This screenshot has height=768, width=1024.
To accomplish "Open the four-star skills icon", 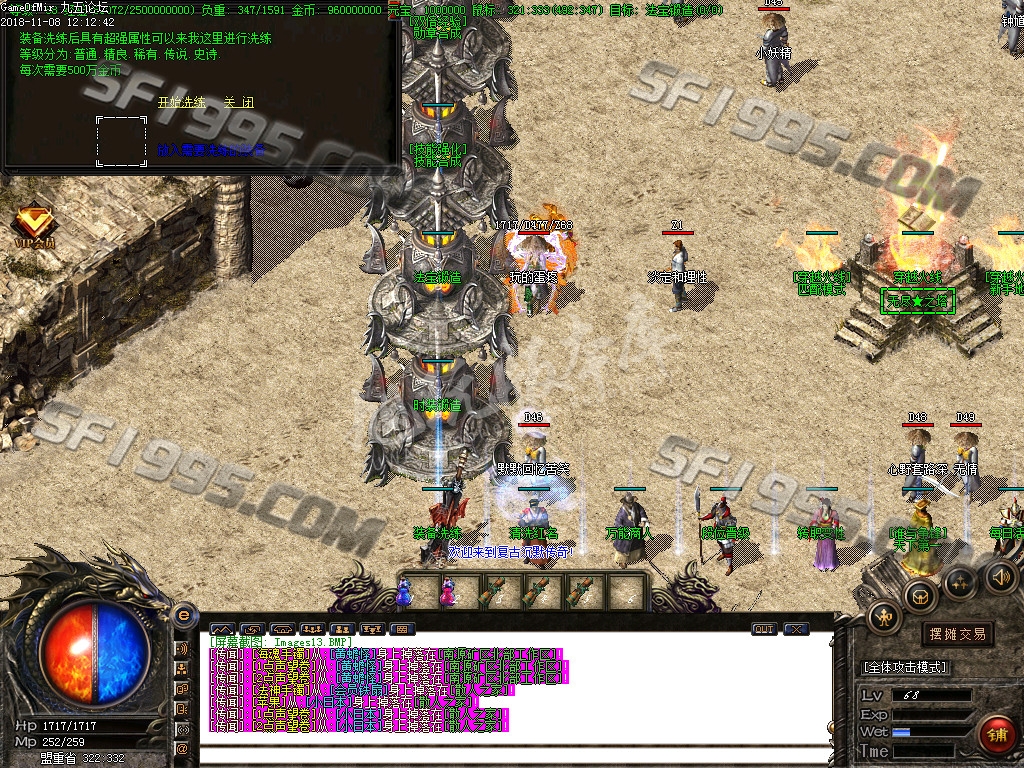I will tap(960, 581).
